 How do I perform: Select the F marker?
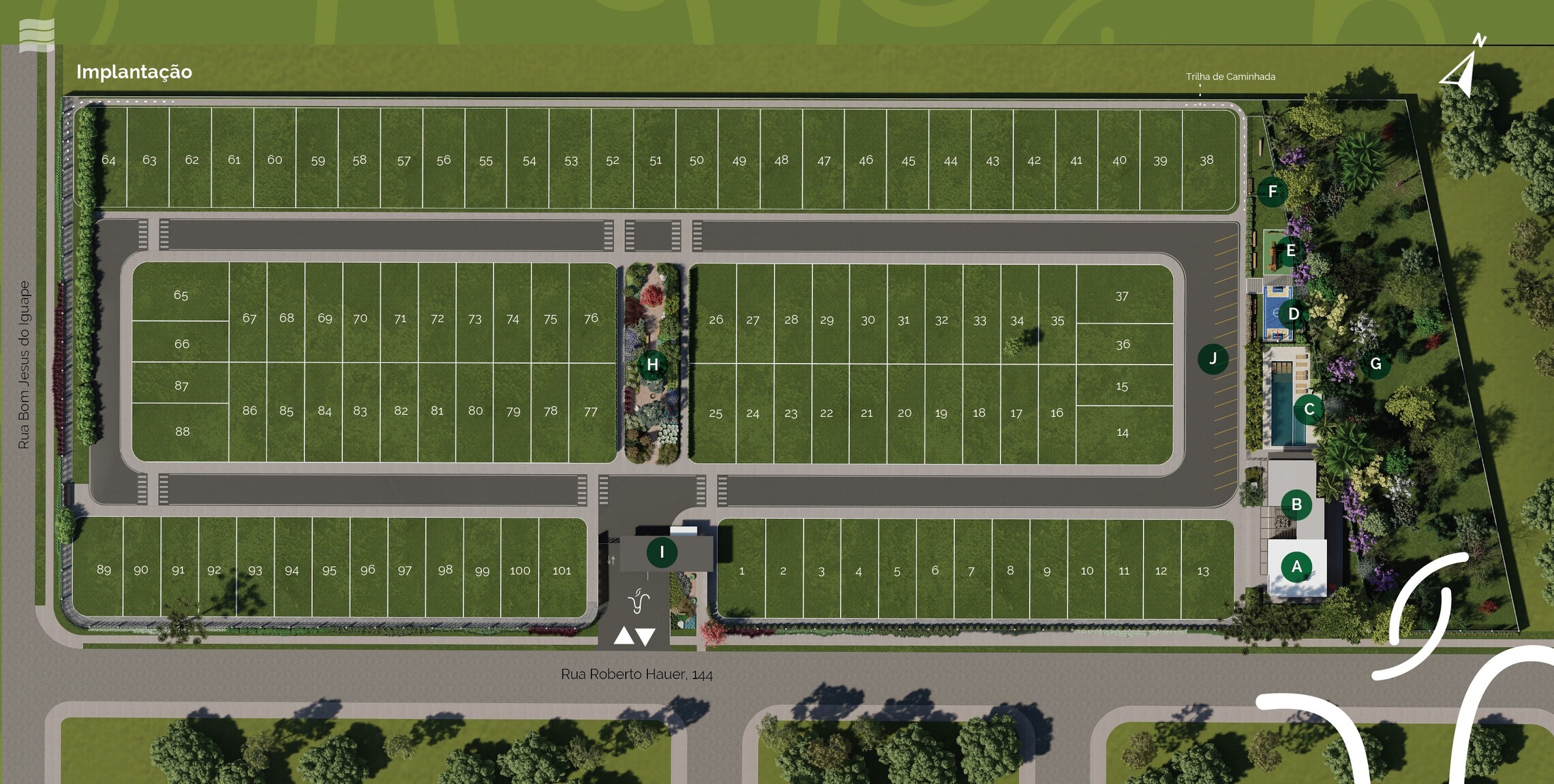(1272, 191)
